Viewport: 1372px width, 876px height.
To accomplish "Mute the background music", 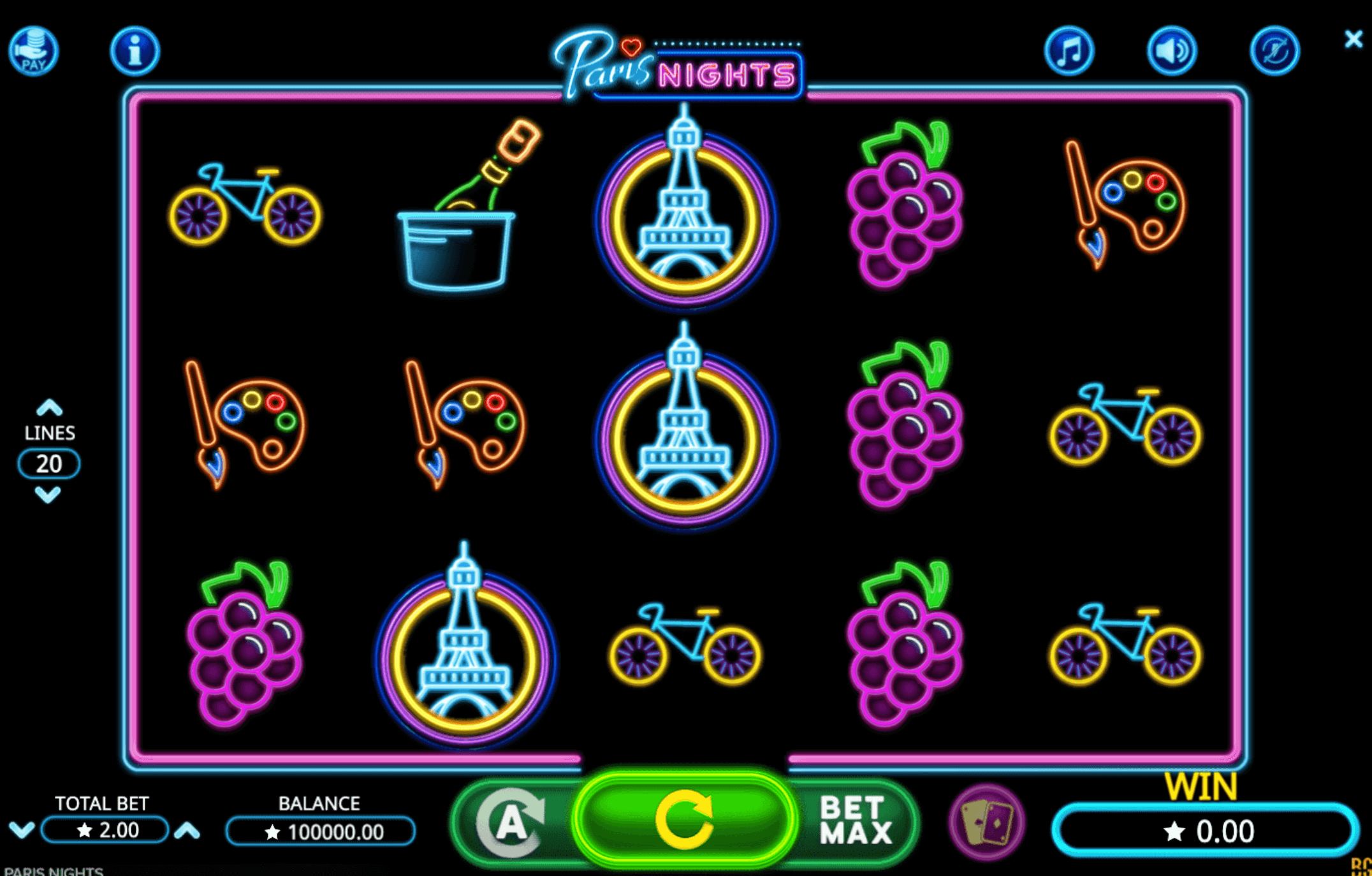I will (1069, 50).
